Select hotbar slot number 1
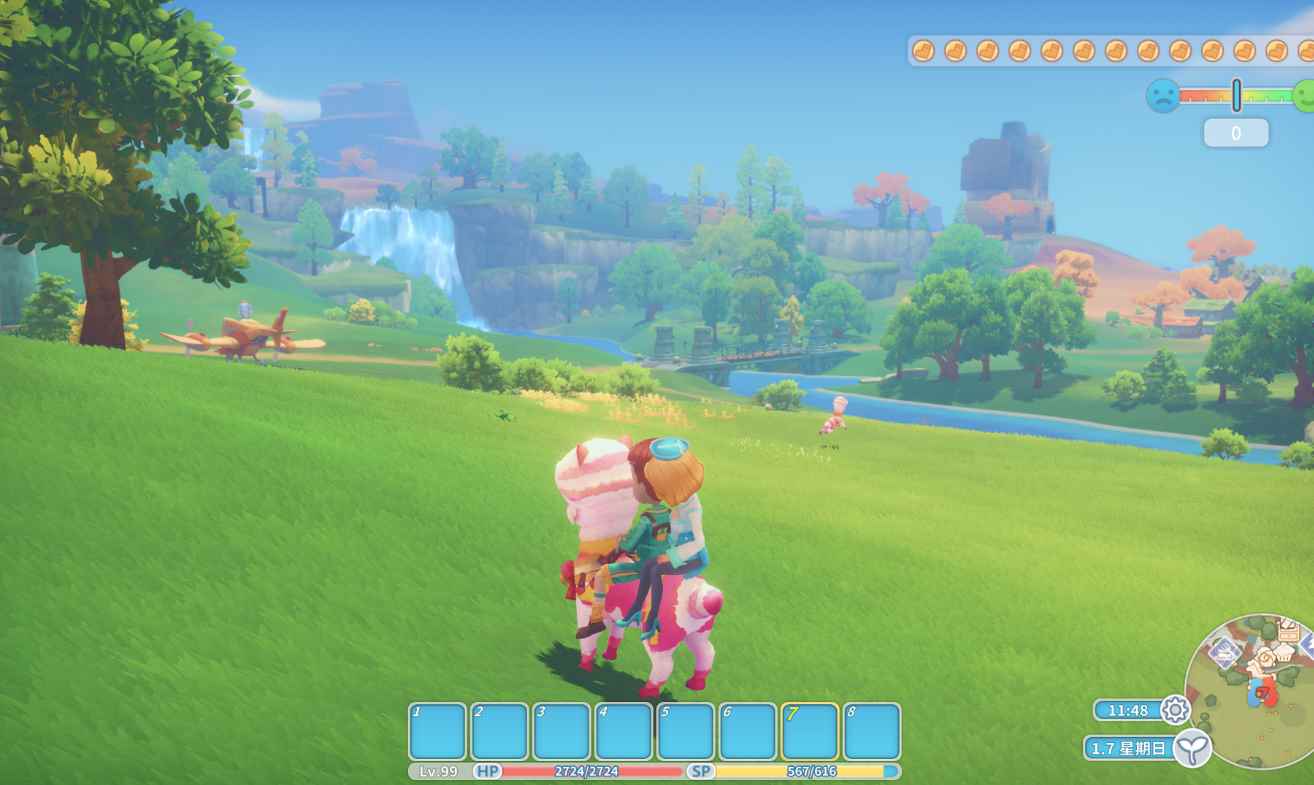The image size is (1314, 785). tap(438, 731)
